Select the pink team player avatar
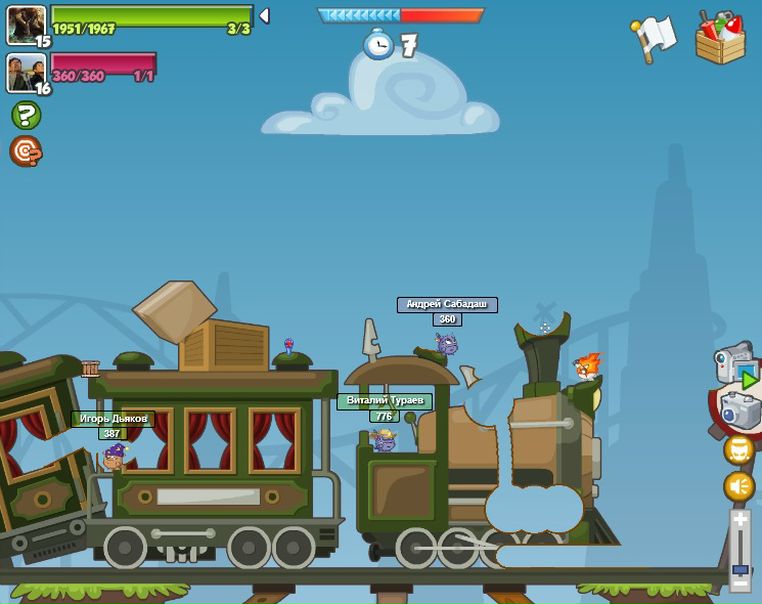 point(26,72)
